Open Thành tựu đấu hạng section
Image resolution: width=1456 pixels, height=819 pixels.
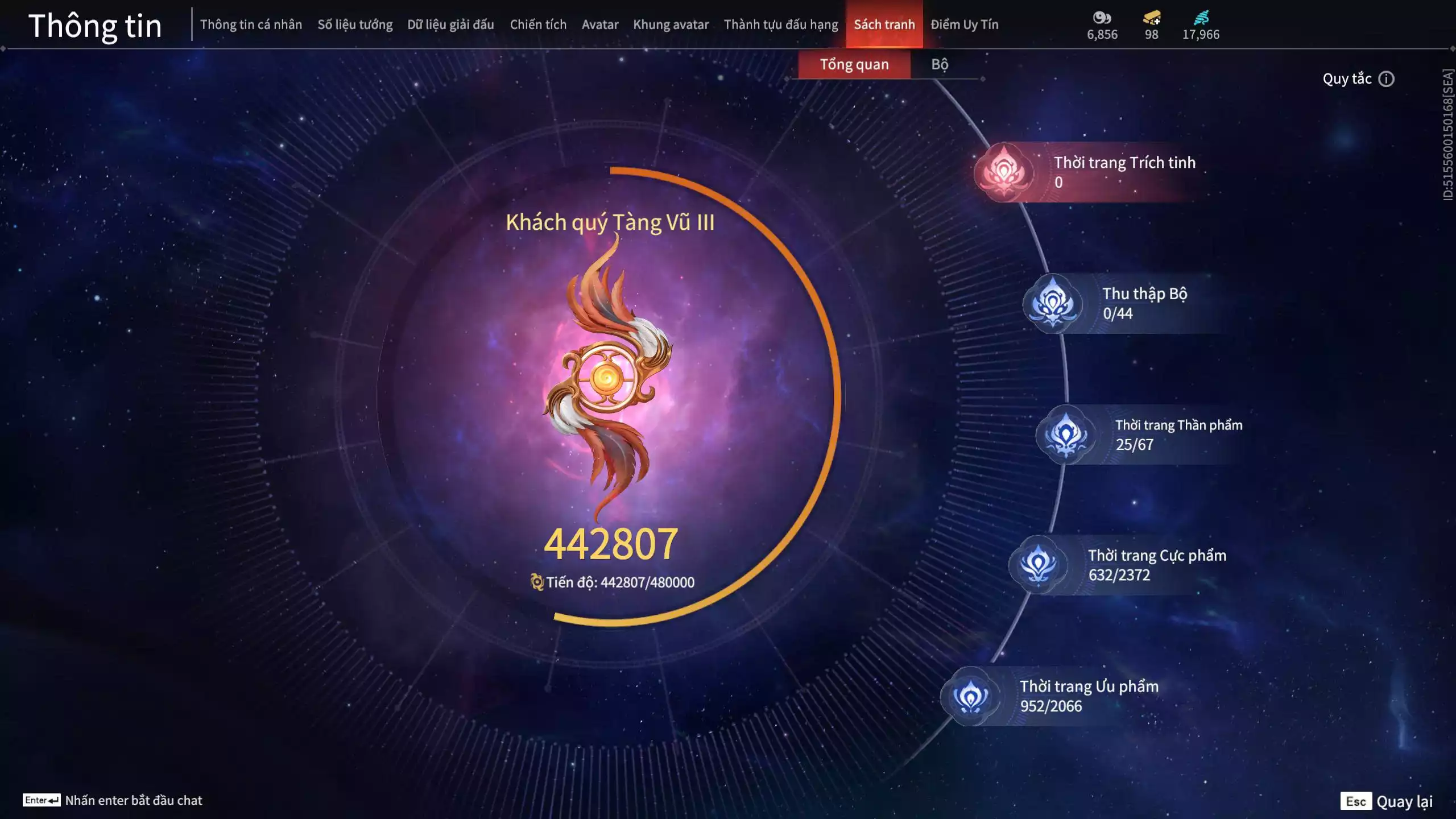pos(781,24)
